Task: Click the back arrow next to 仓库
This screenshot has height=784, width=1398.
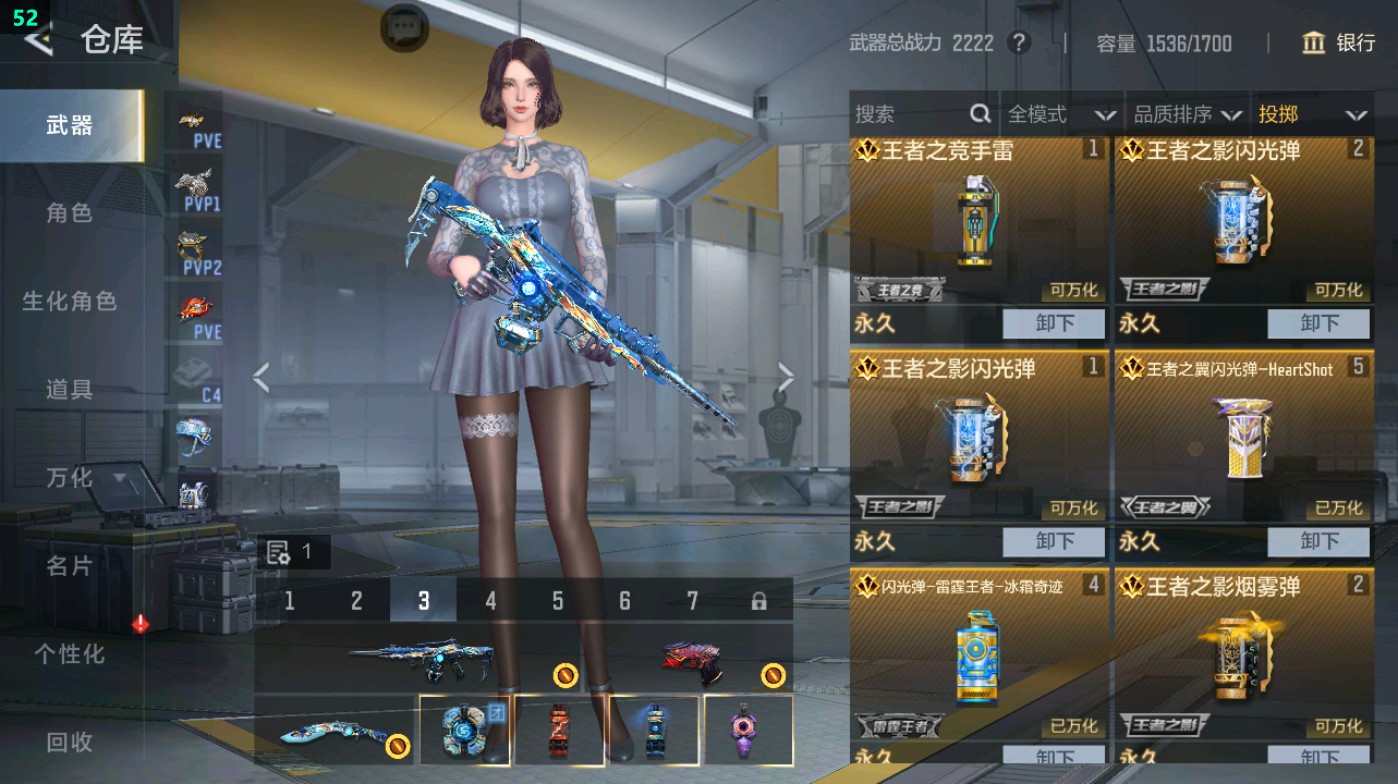Action: click(38, 41)
